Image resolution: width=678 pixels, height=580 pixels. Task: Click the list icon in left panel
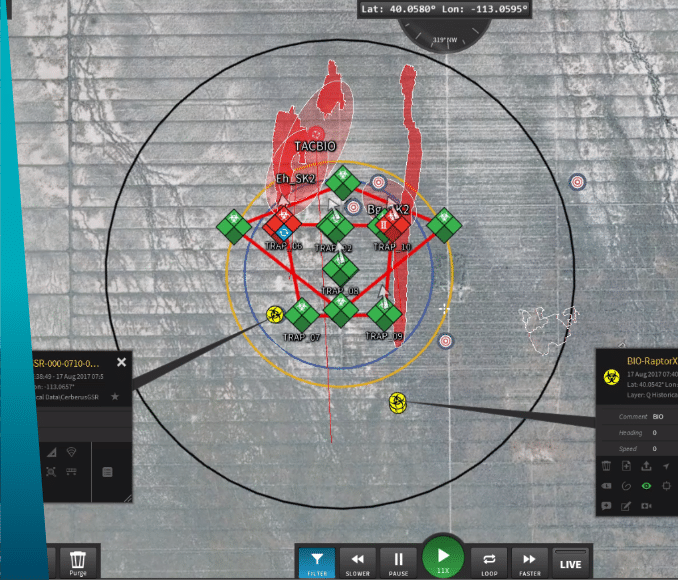pos(107,472)
